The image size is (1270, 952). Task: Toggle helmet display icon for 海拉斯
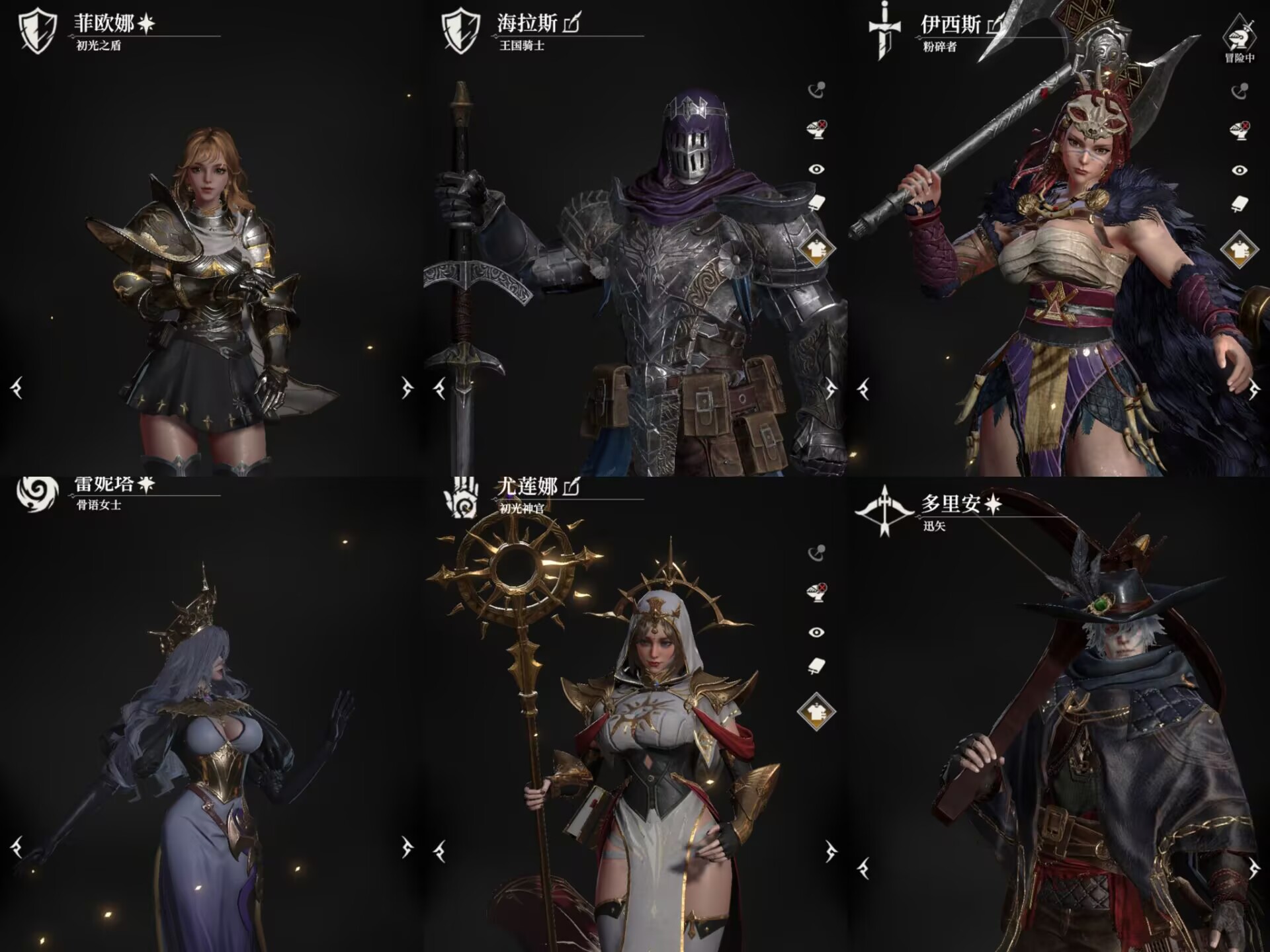(x=817, y=129)
